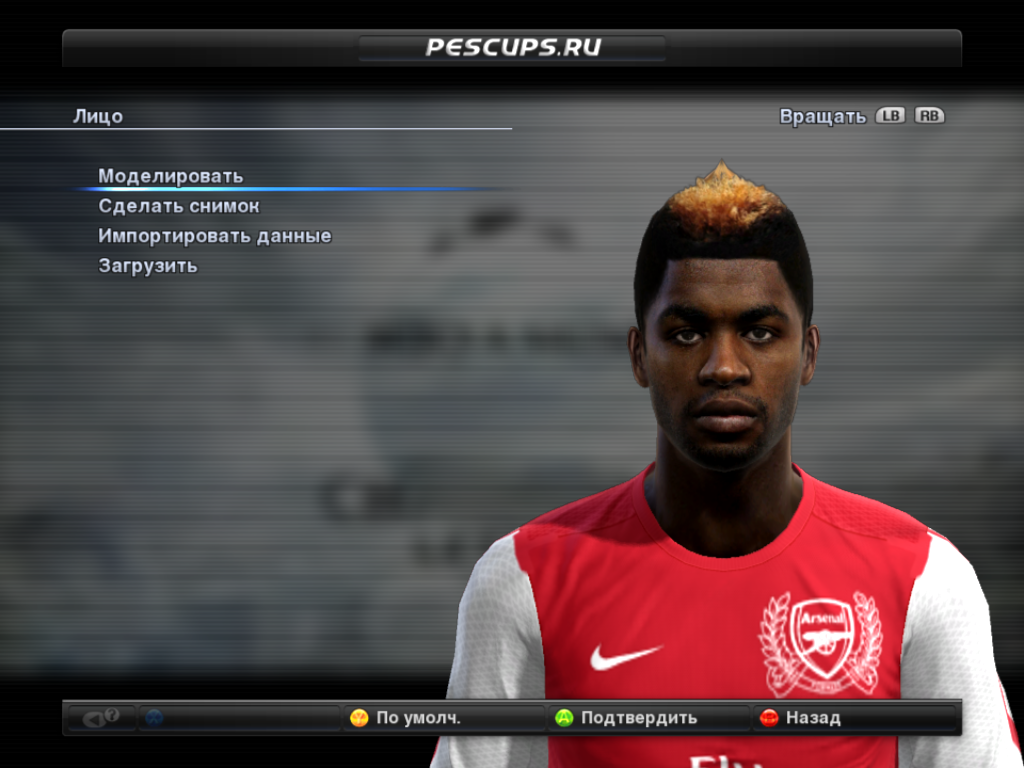1024x768 pixels.
Task: Open Импортировать данные
Action: click(215, 236)
